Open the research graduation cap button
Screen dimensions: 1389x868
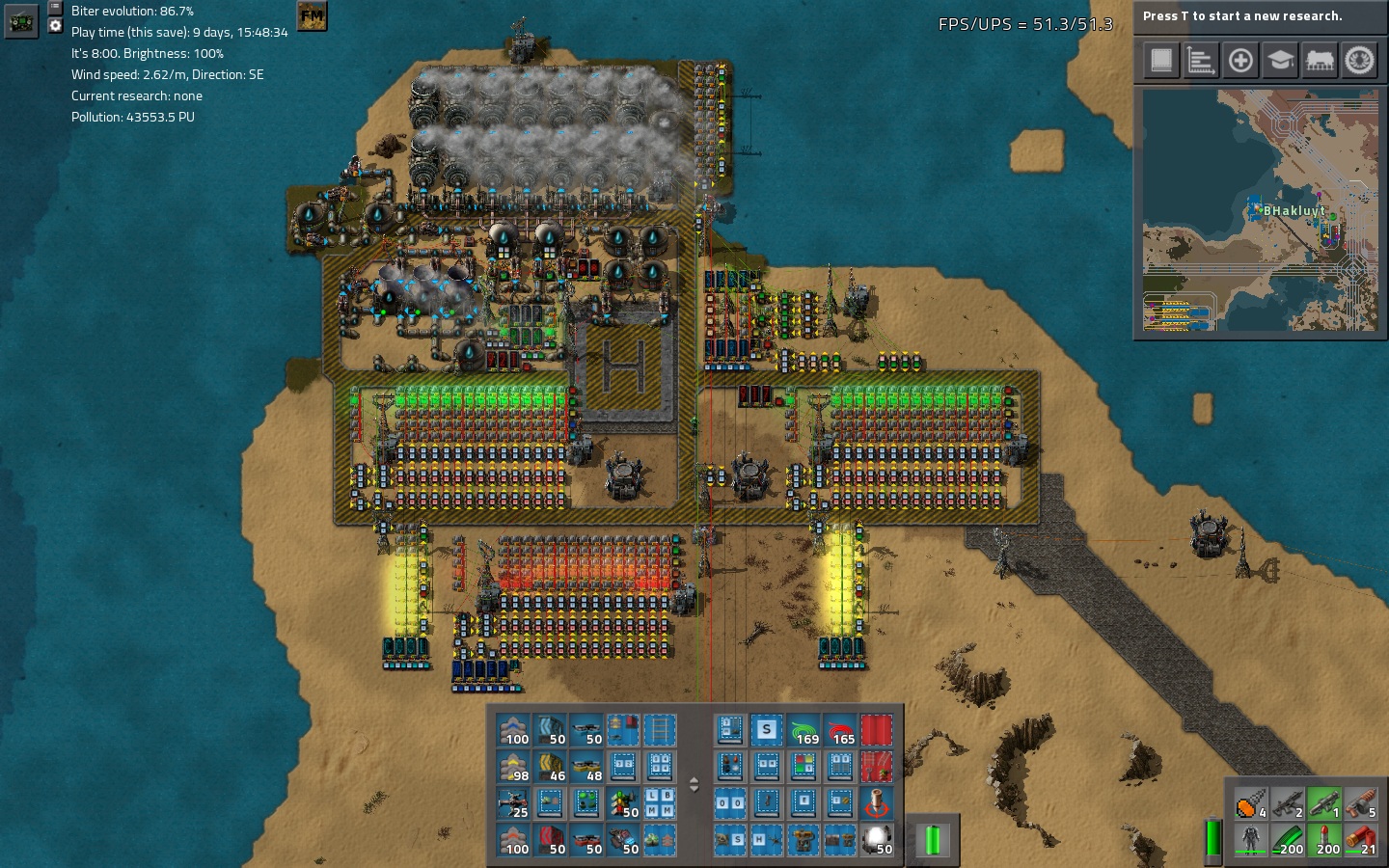coord(1280,61)
